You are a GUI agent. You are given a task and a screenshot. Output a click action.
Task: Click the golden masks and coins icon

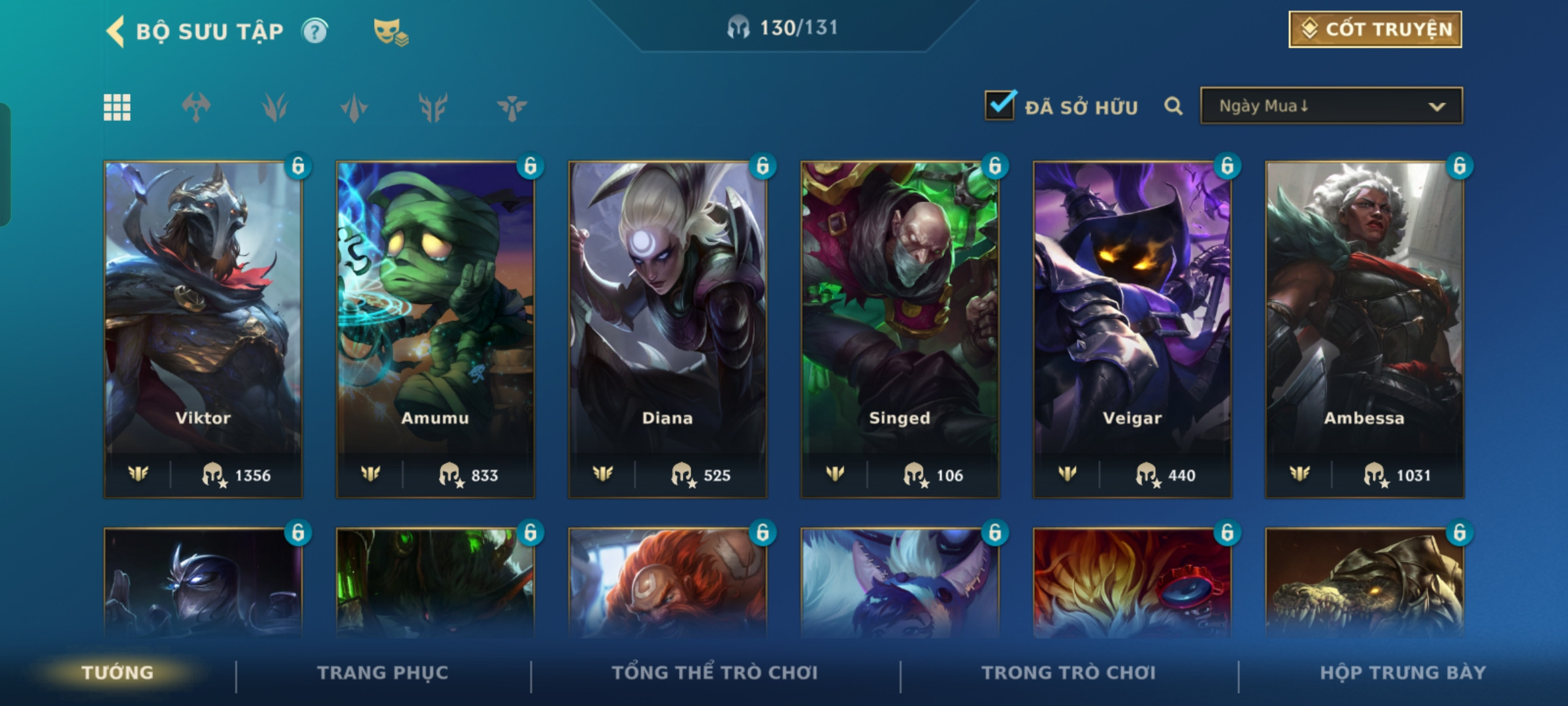coord(390,31)
